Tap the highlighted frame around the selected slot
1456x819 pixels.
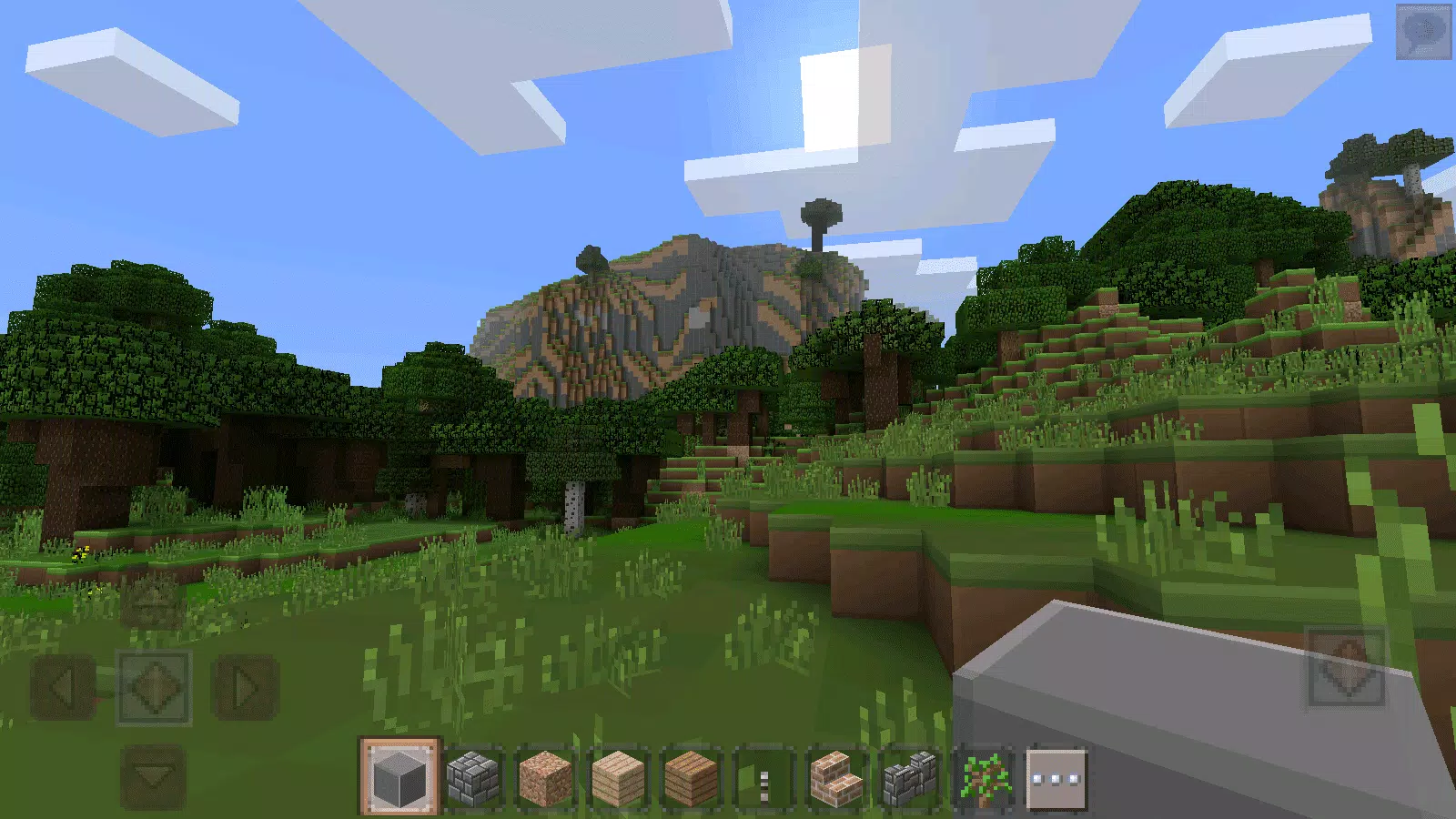400,778
